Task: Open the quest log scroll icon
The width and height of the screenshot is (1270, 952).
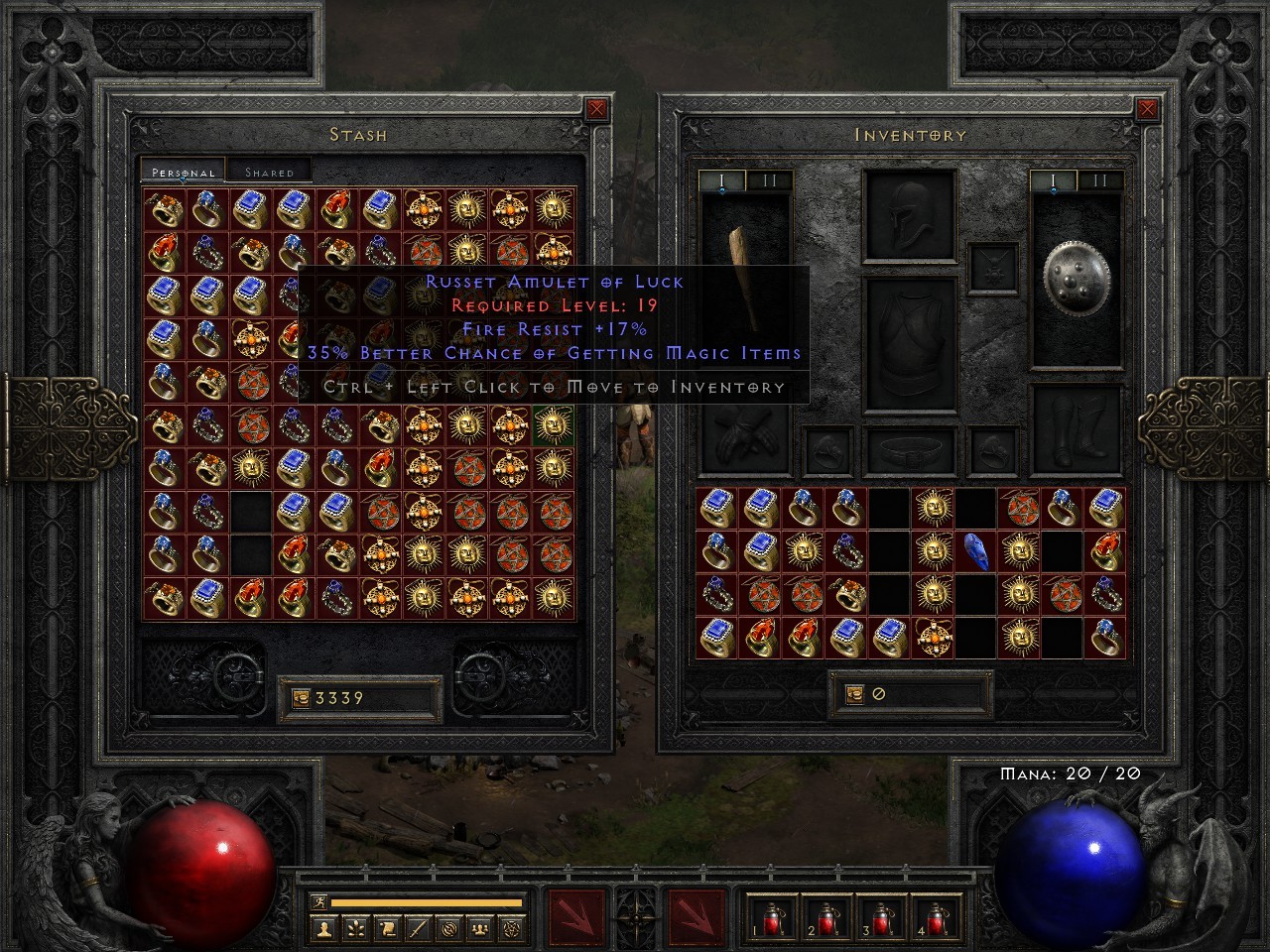Action: [387, 929]
